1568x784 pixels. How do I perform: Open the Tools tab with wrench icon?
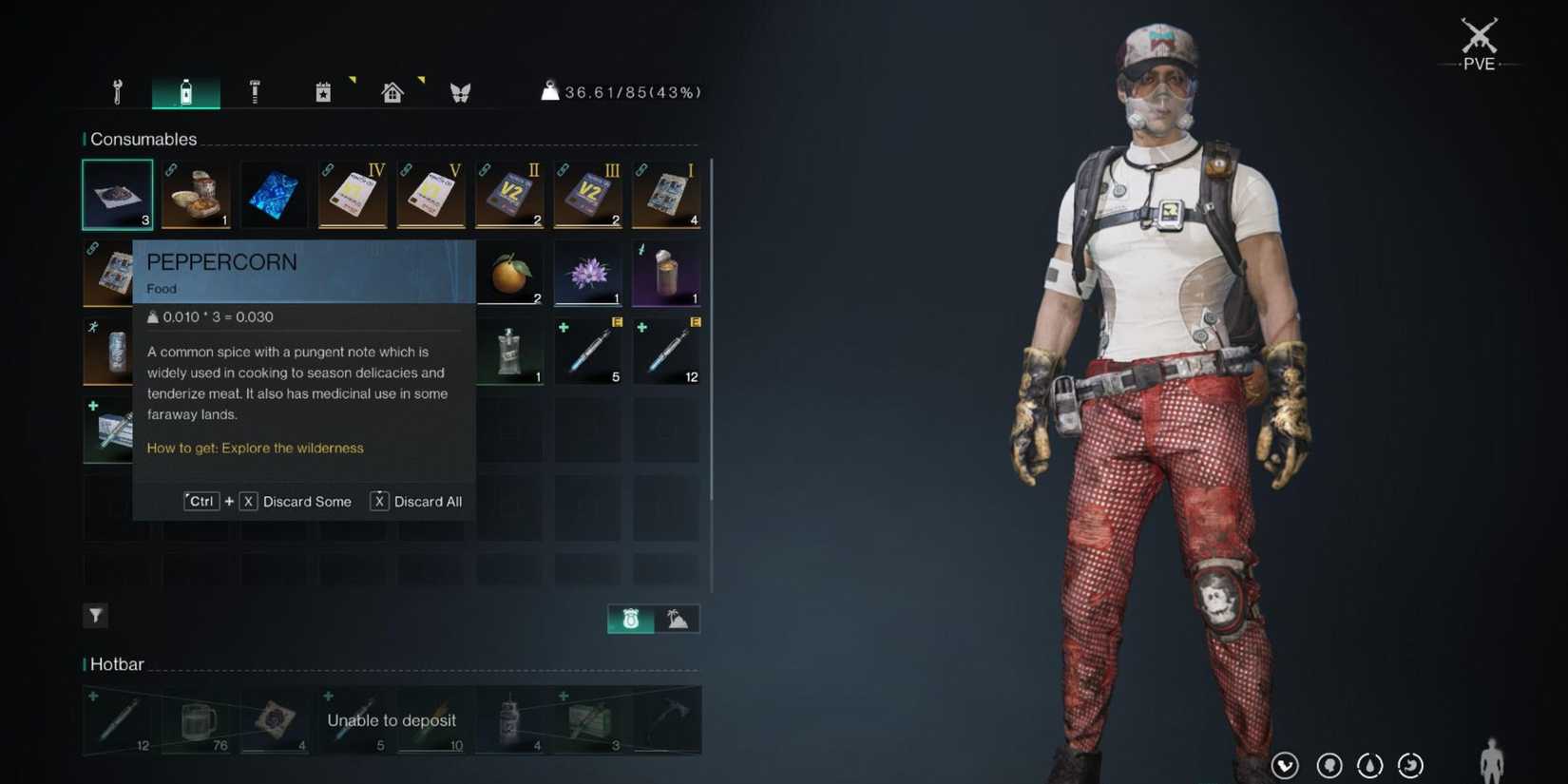(x=117, y=91)
